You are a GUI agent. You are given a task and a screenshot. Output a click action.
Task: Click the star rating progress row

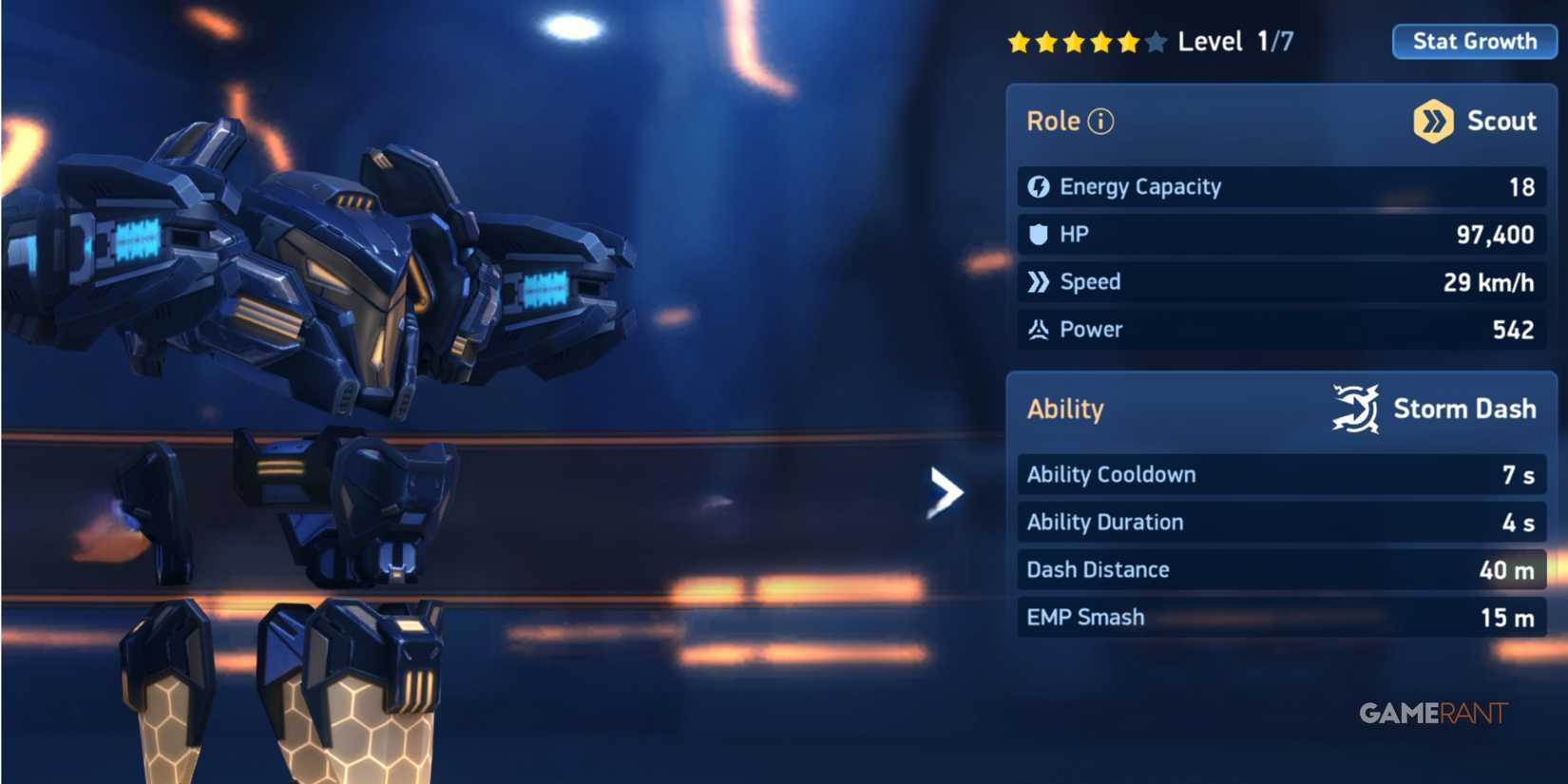(x=1088, y=40)
